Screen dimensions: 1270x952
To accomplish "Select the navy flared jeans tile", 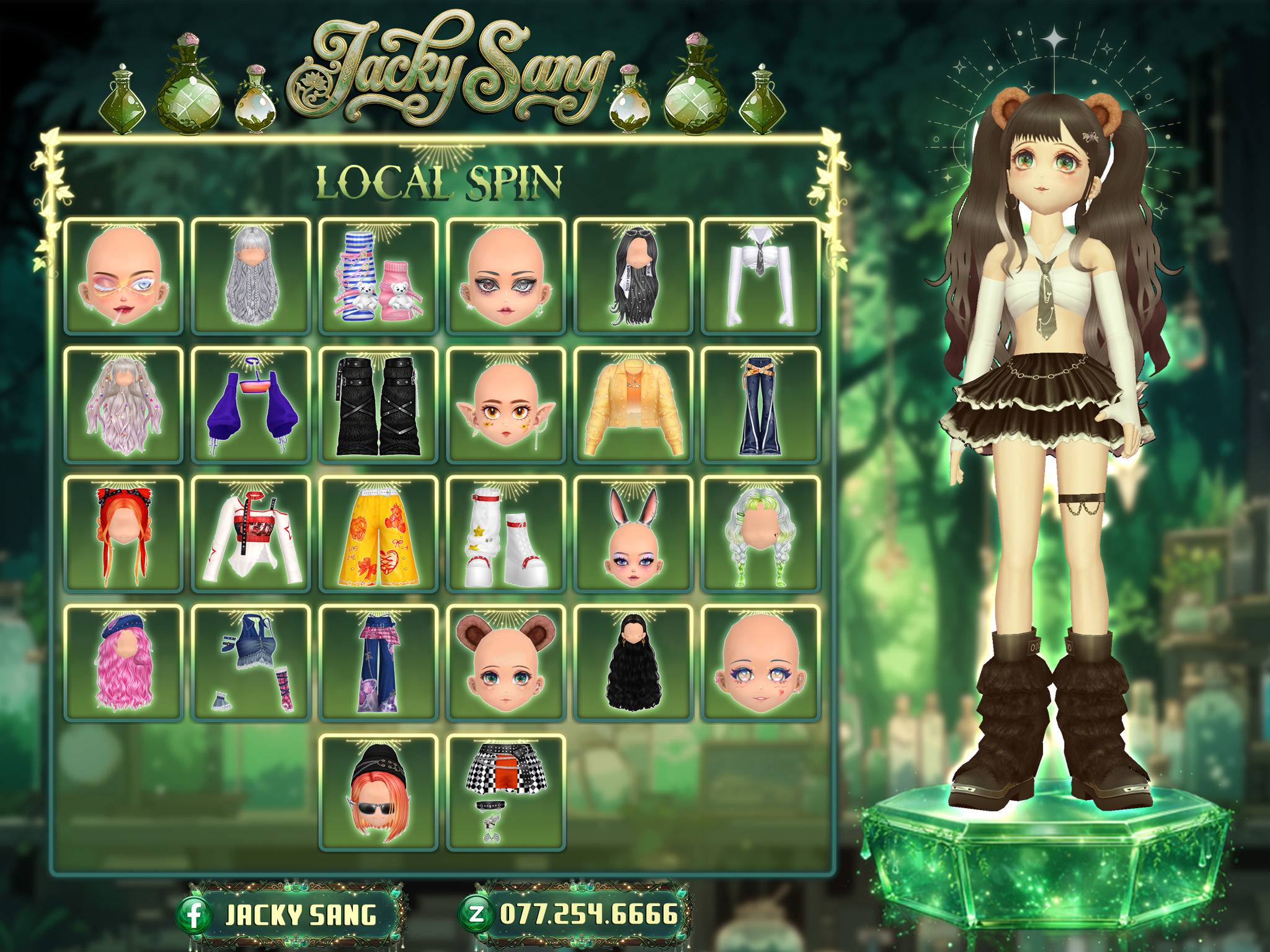I will pyautogui.click(x=760, y=405).
